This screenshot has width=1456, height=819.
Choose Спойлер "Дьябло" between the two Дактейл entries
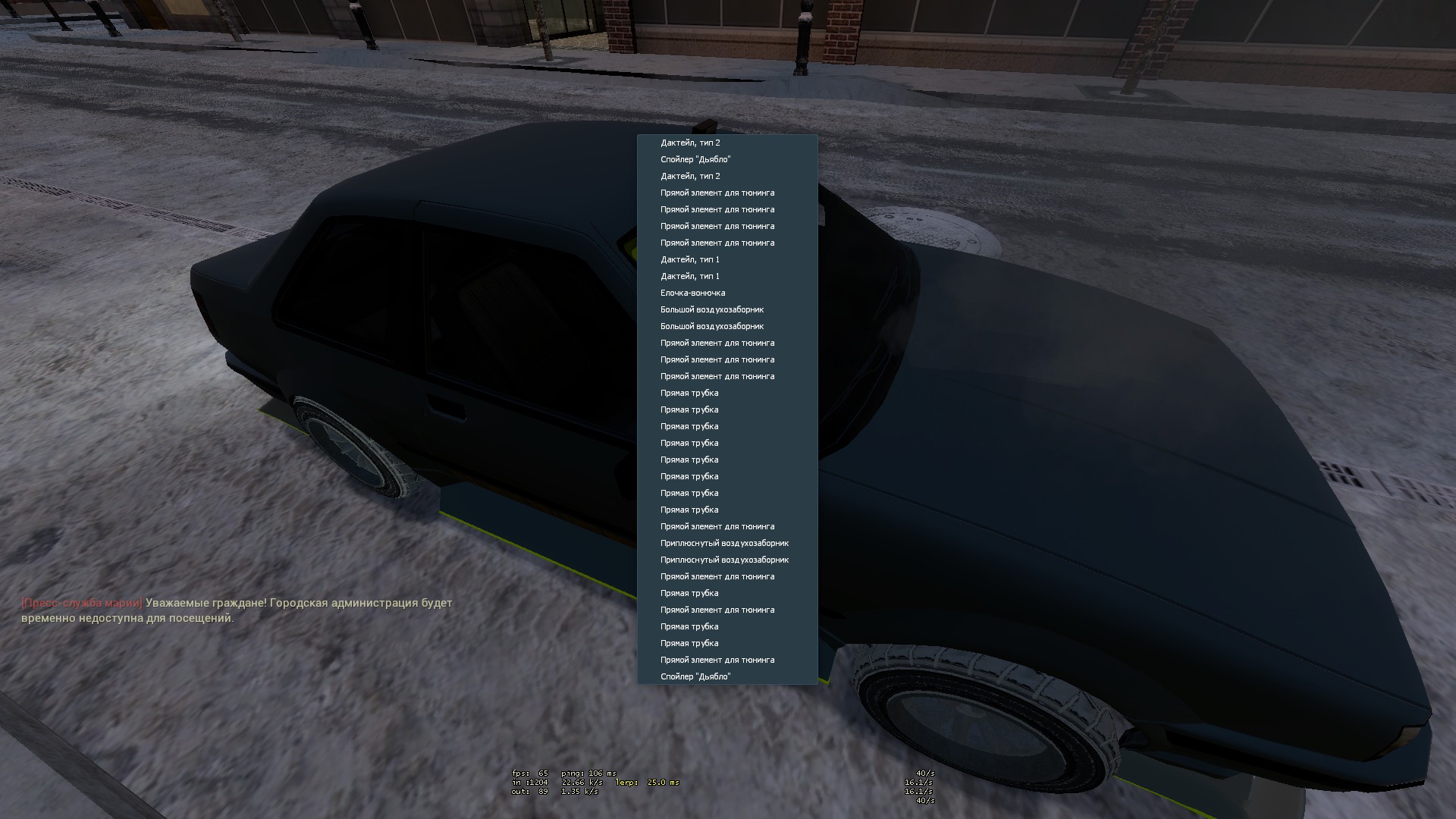[x=695, y=159]
